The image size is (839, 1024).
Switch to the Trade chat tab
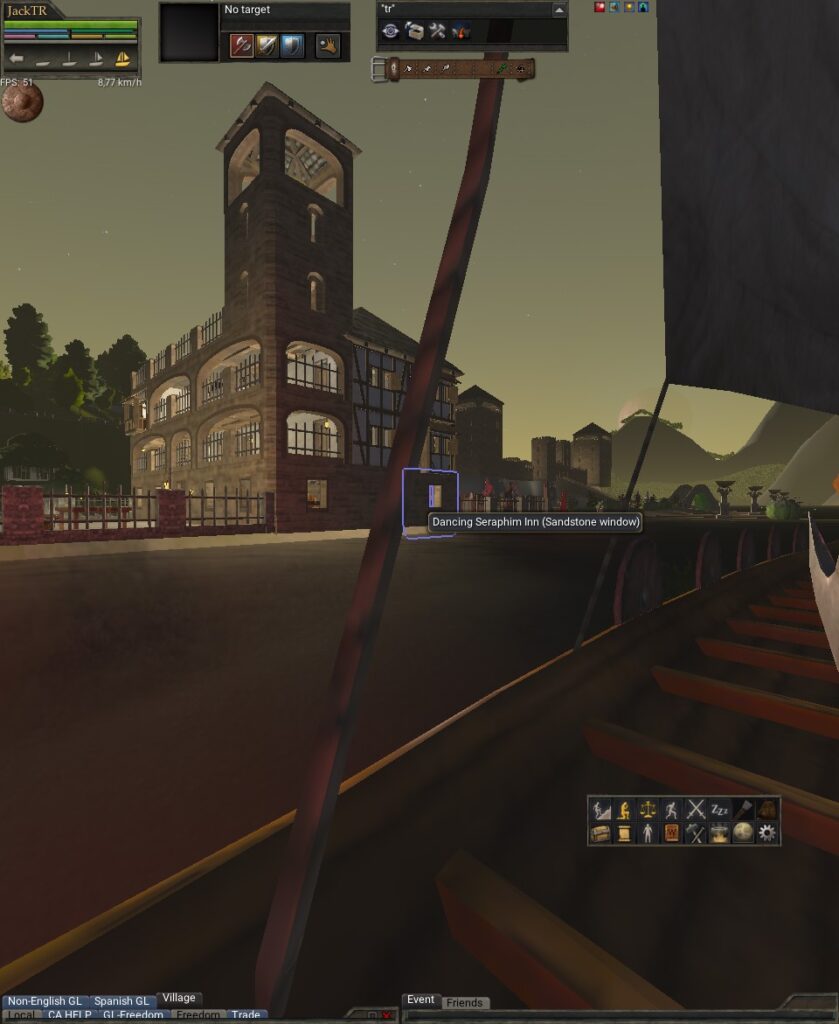[246, 1015]
